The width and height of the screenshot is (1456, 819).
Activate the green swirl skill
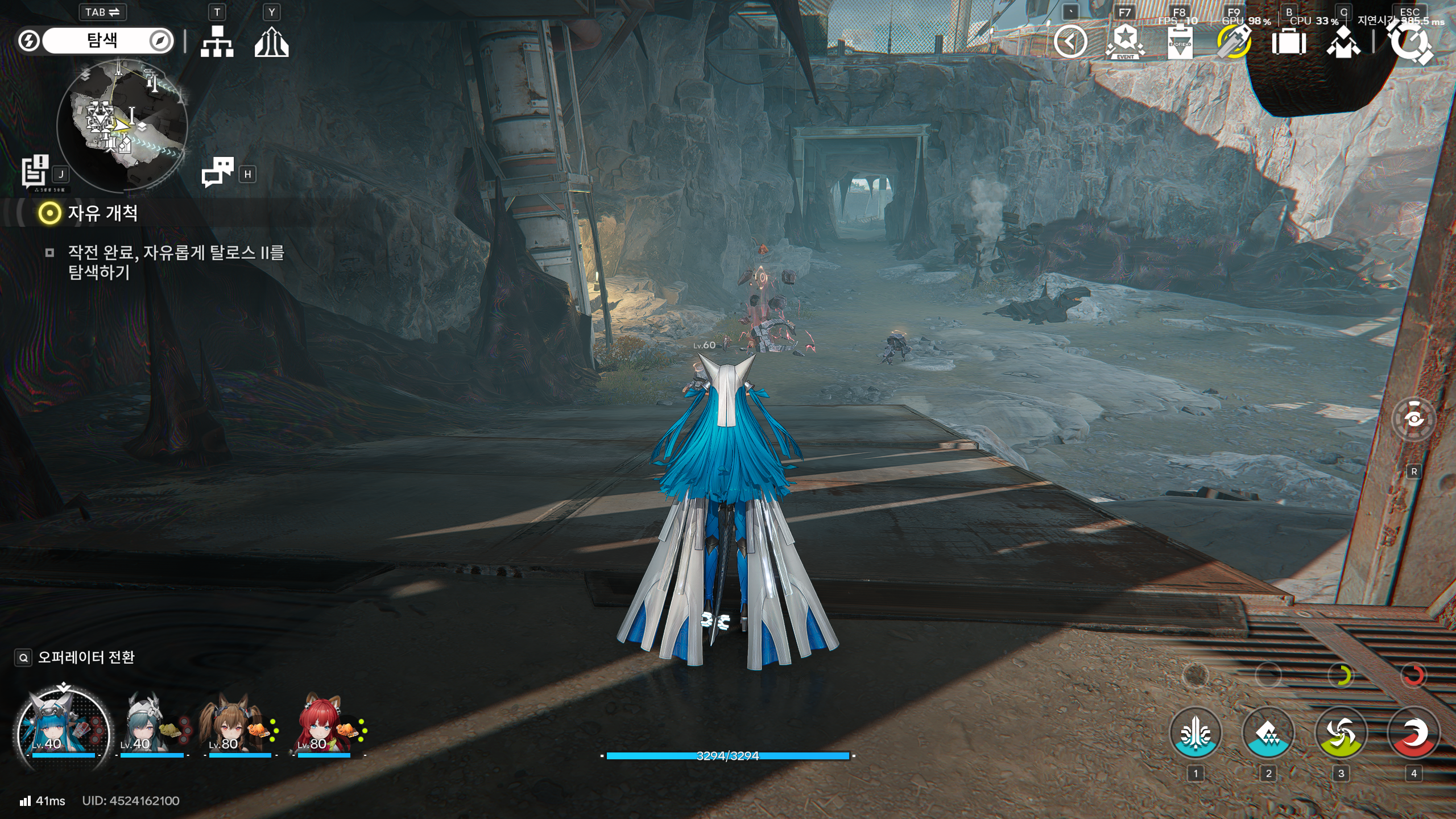point(1341,733)
